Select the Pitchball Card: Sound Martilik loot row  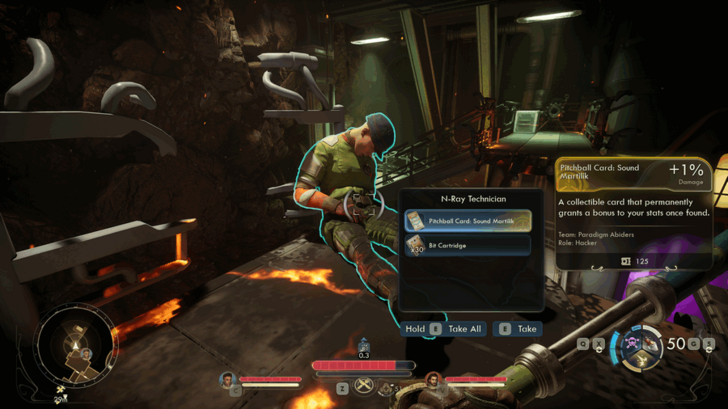pyautogui.click(x=467, y=220)
